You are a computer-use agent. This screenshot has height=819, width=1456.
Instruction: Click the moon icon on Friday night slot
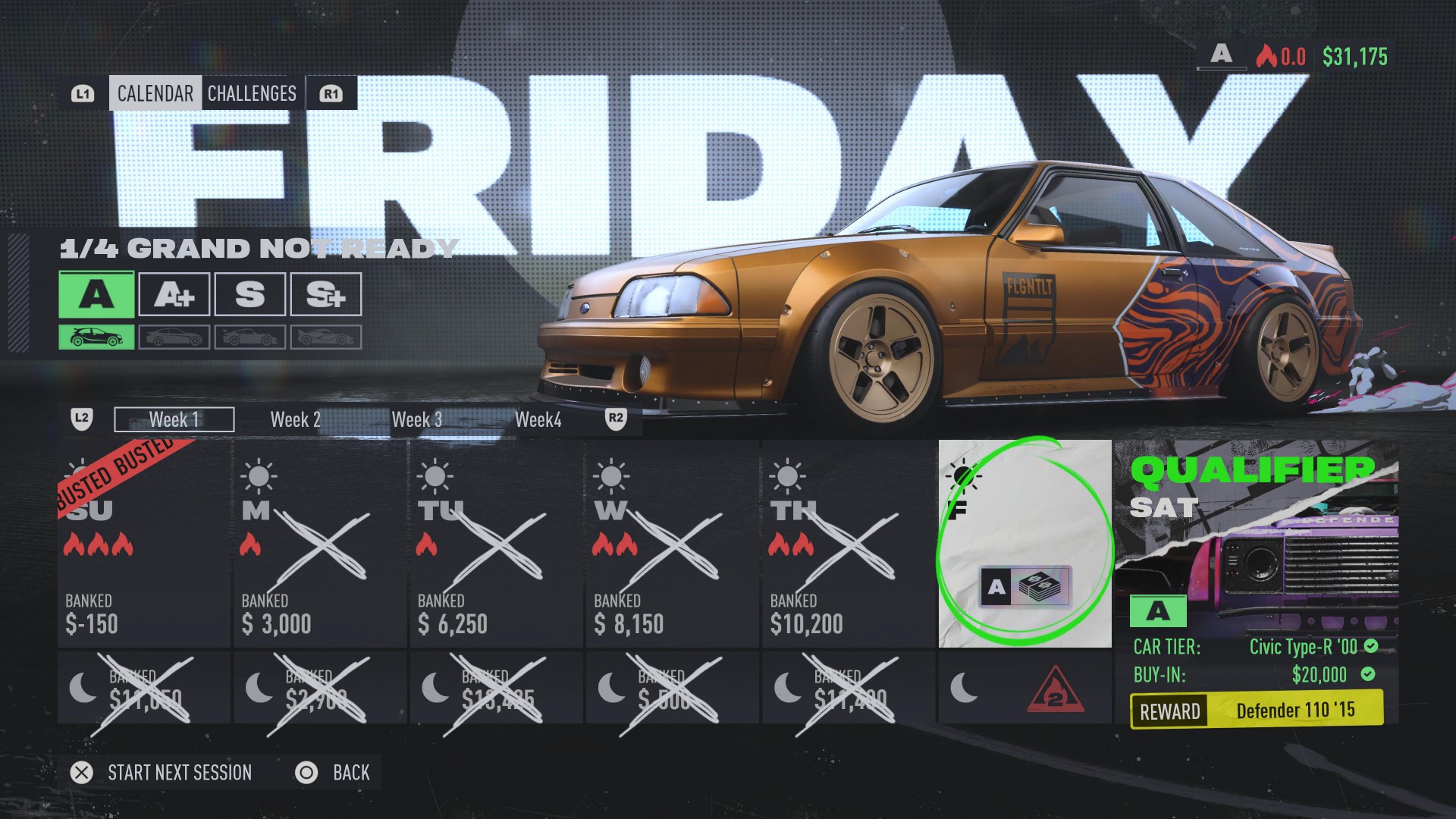click(x=962, y=687)
